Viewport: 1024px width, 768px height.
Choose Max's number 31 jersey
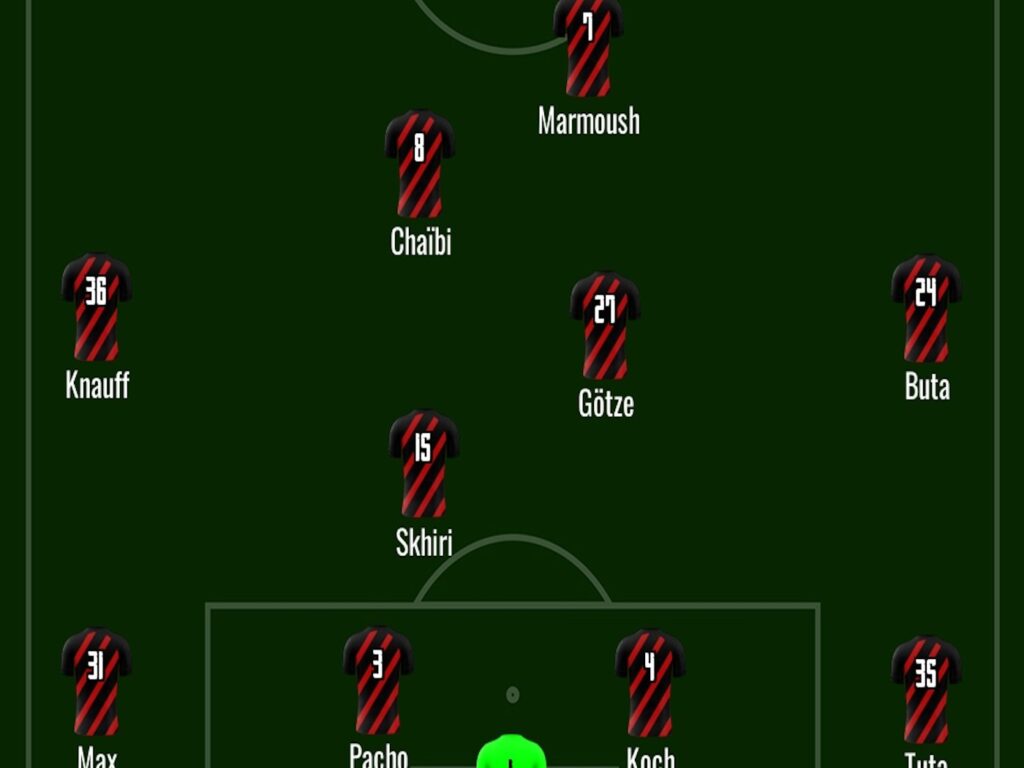point(96,681)
